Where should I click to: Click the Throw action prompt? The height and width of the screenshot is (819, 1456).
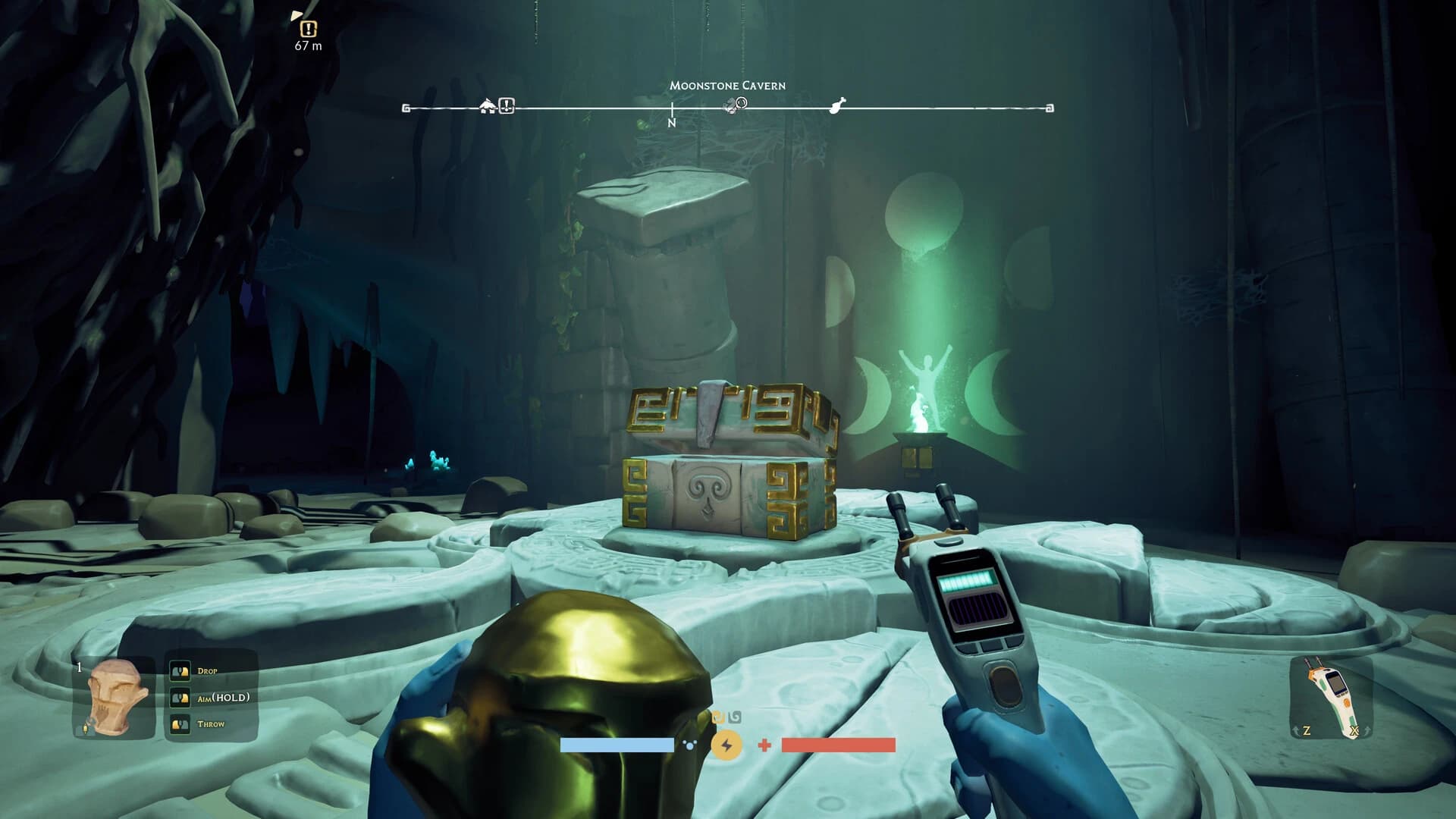click(x=213, y=724)
